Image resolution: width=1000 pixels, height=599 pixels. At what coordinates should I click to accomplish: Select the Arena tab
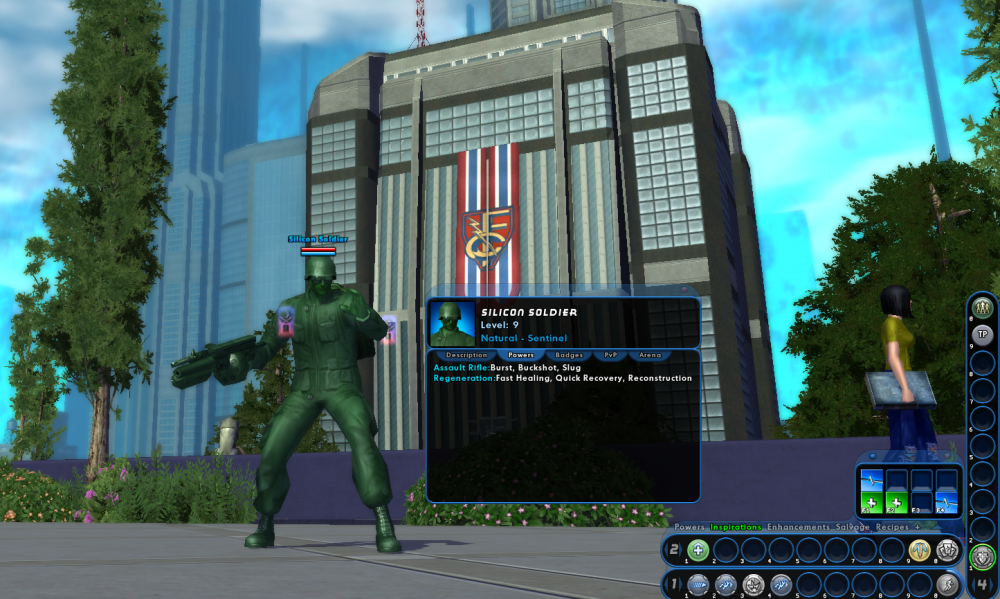pyautogui.click(x=650, y=355)
